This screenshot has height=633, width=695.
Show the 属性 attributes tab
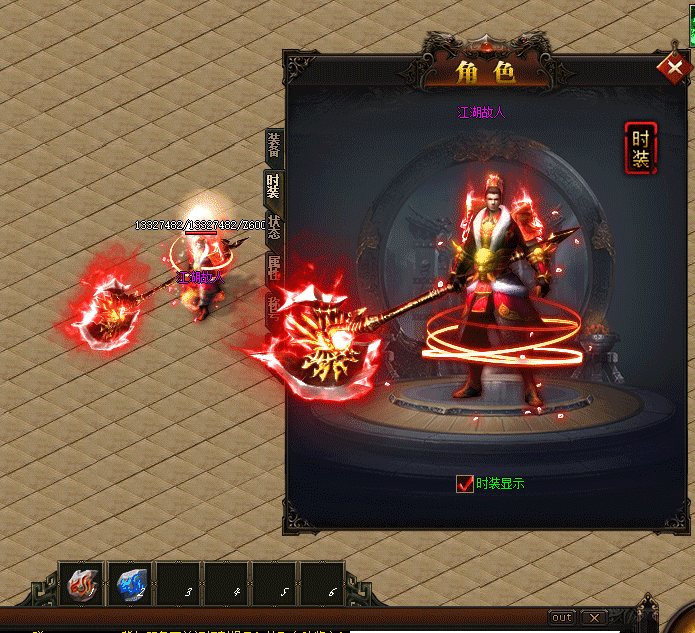click(273, 267)
